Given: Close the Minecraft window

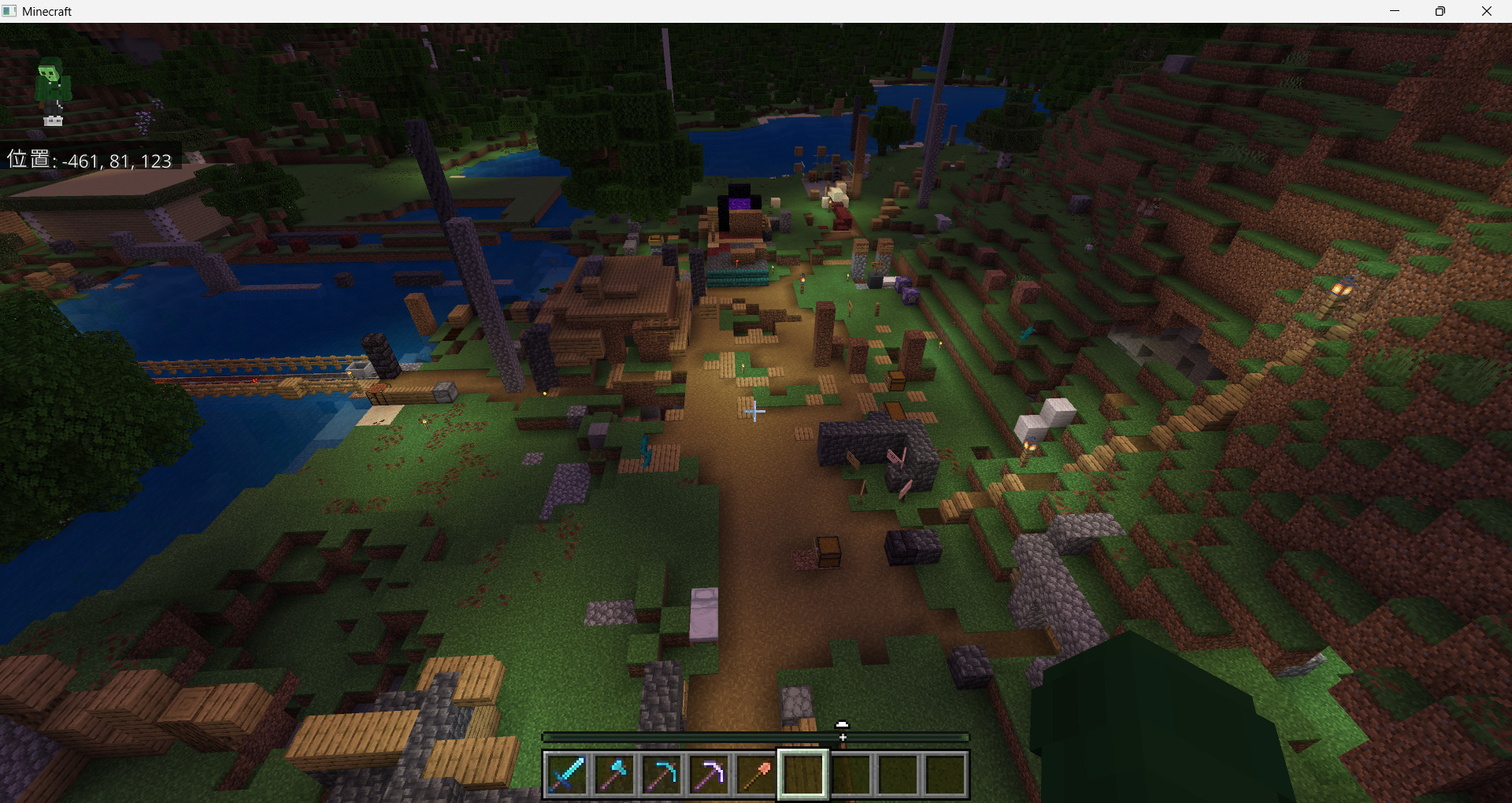Looking at the screenshot, I should tap(1487, 11).
